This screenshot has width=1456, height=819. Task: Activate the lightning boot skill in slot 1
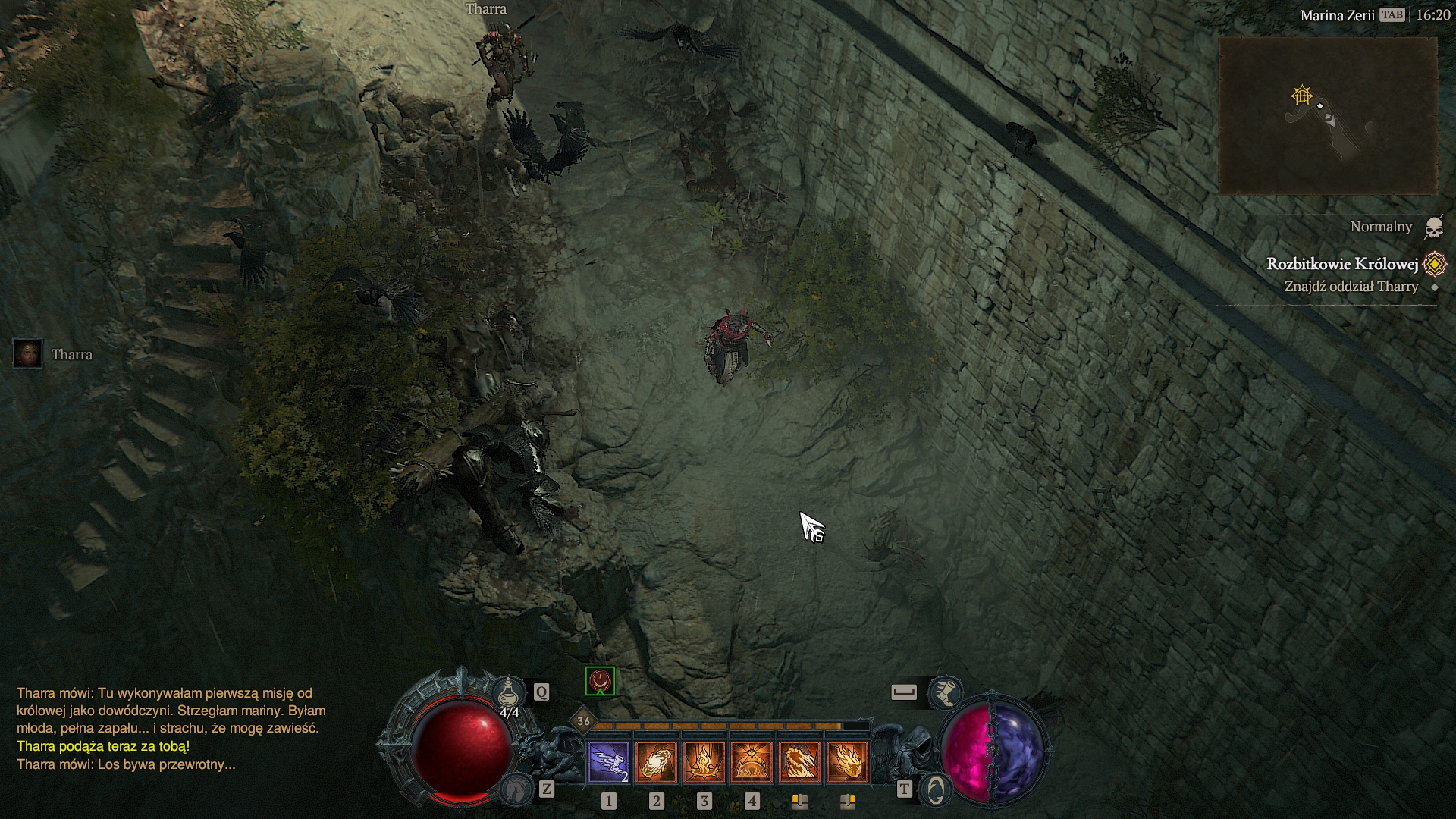(x=608, y=761)
